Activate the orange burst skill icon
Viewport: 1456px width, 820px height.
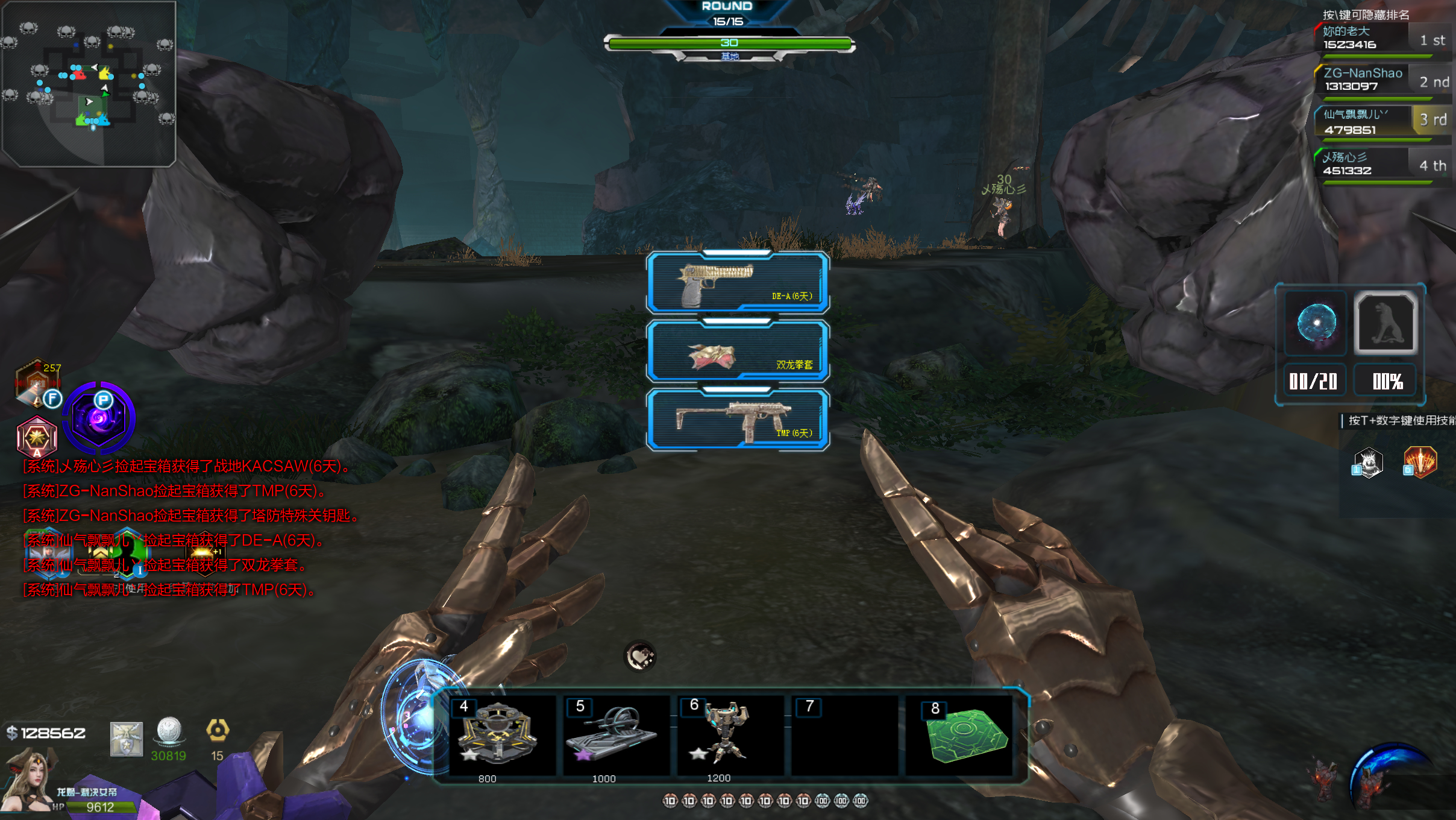pyautogui.click(x=1420, y=462)
